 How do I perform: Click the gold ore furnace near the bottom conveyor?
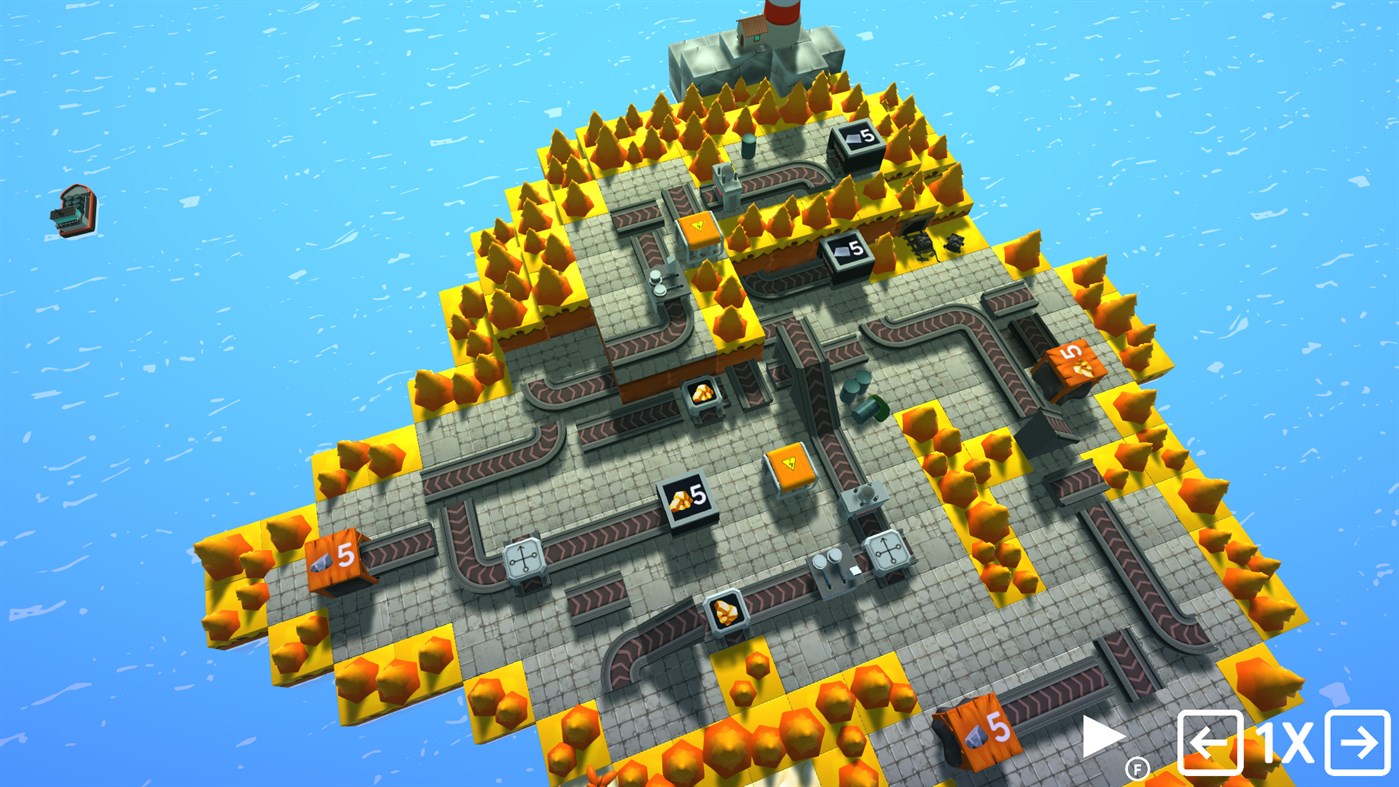point(727,611)
